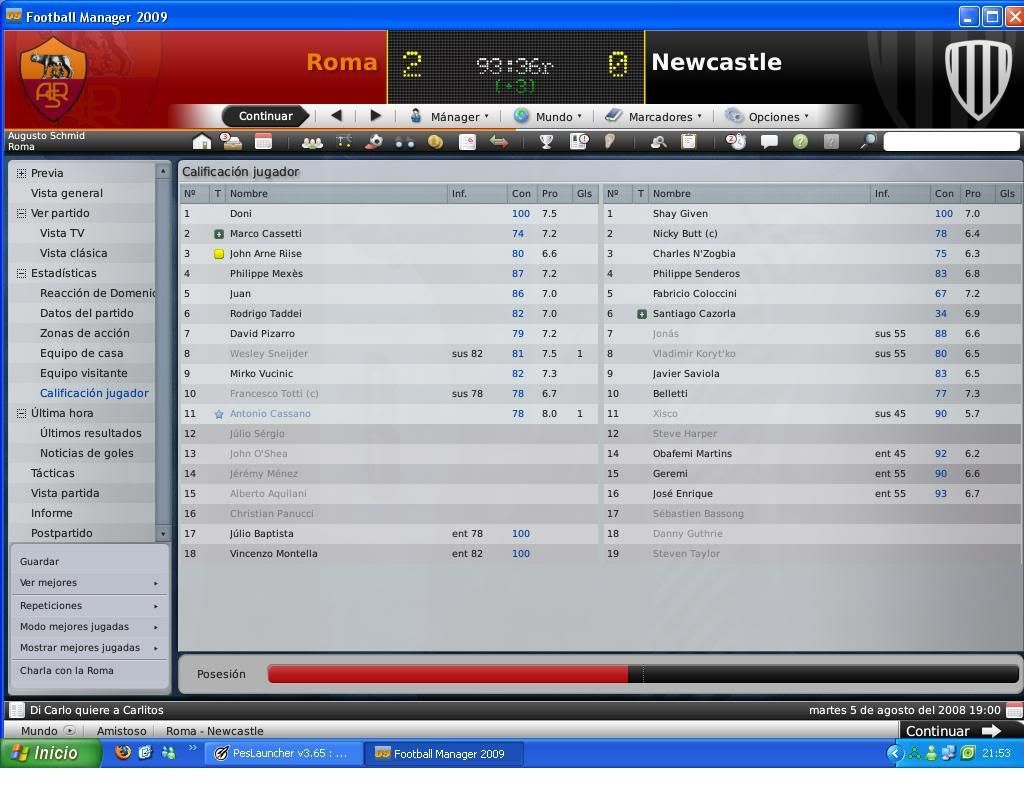Select Vista general in the sidebar

click(67, 193)
